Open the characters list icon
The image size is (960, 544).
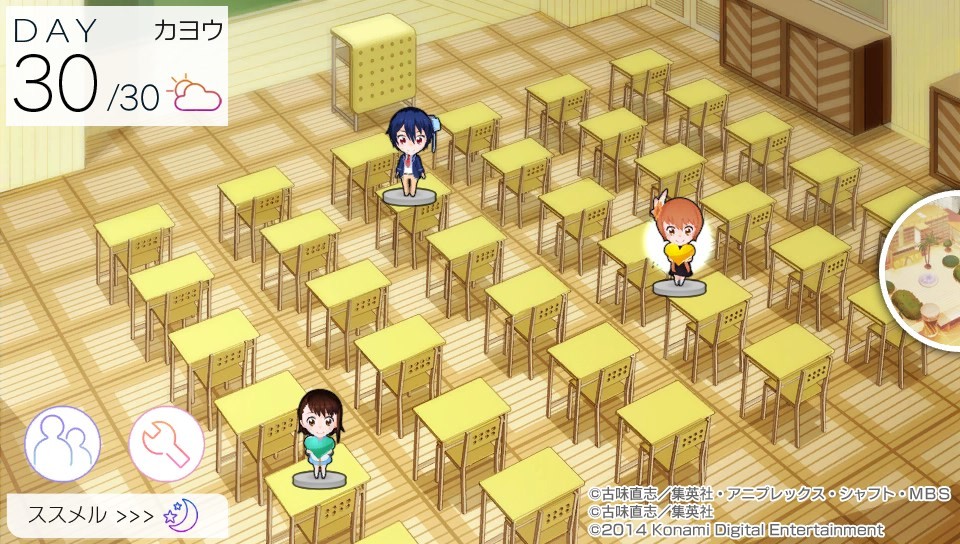coord(62,443)
